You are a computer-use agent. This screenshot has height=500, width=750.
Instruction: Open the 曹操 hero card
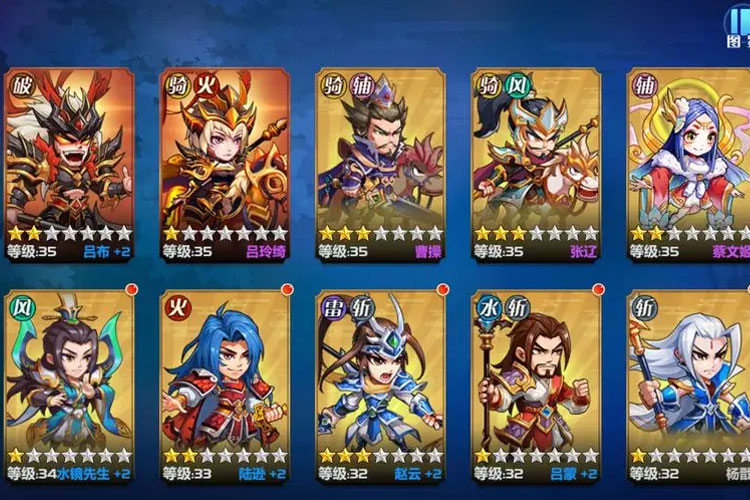coord(380,160)
